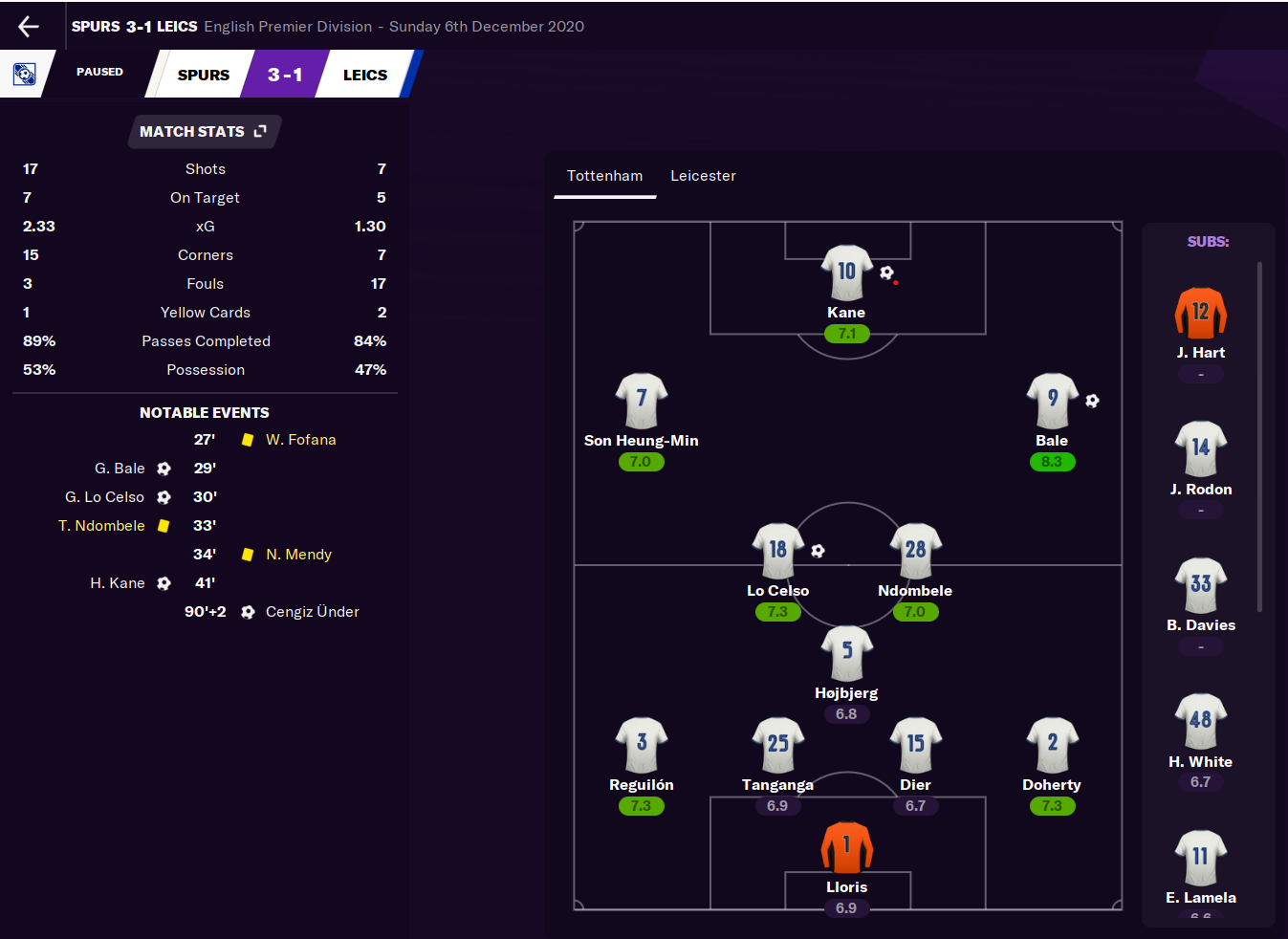
Task: Switch to the Leicester lineup tab
Action: pos(703,176)
